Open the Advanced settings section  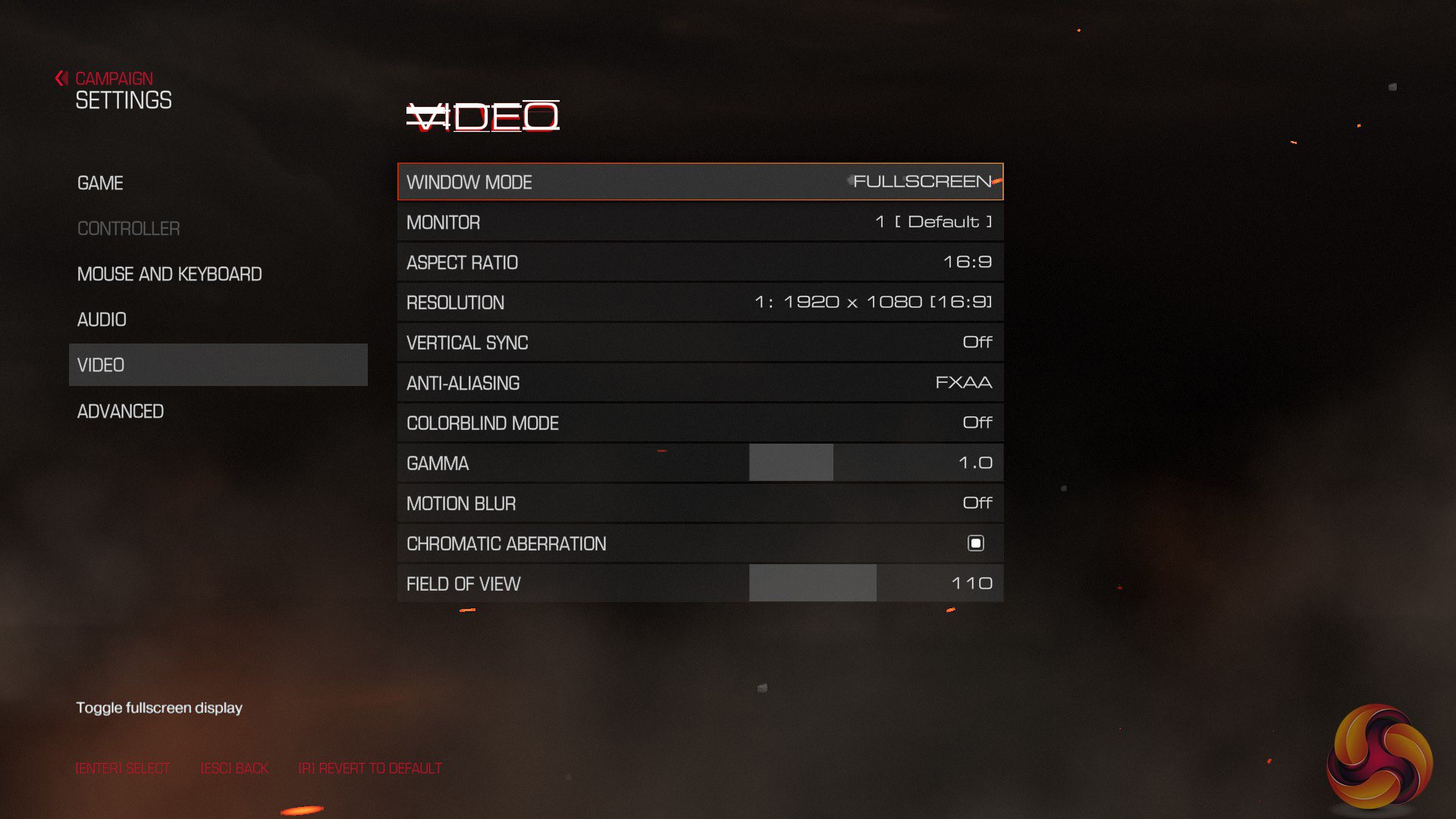coord(121,411)
